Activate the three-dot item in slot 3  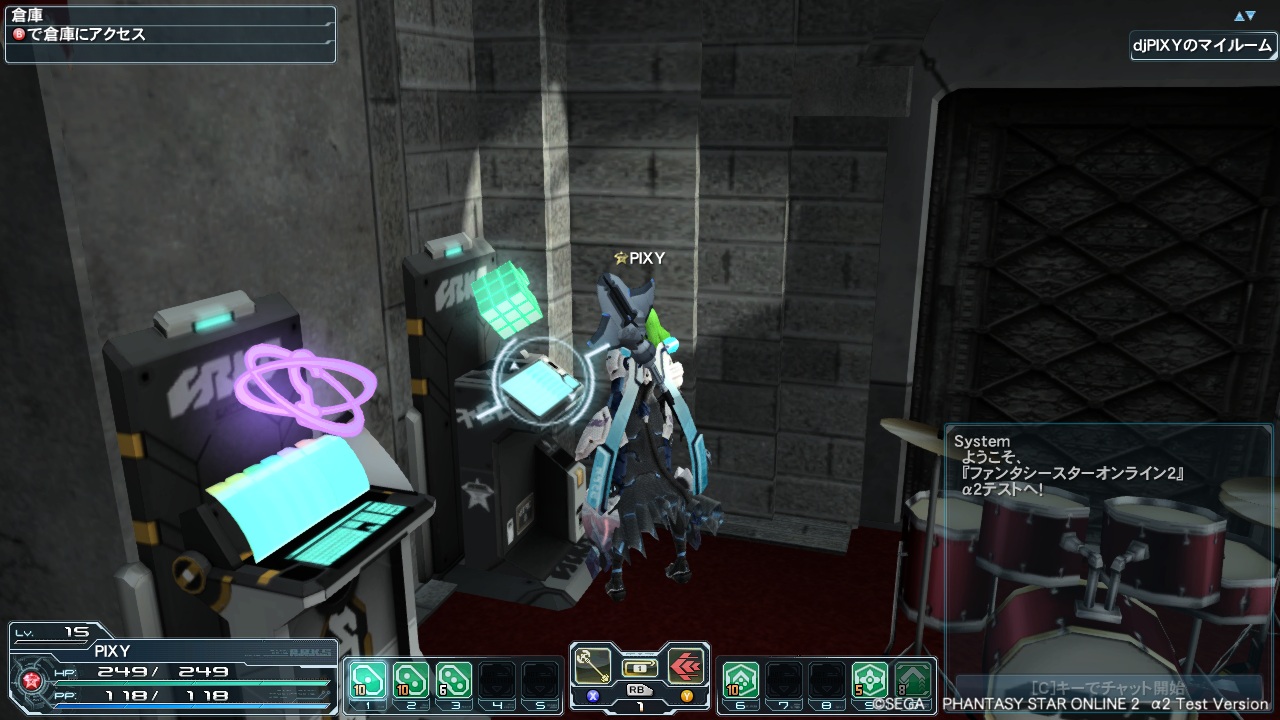pyautogui.click(x=454, y=681)
